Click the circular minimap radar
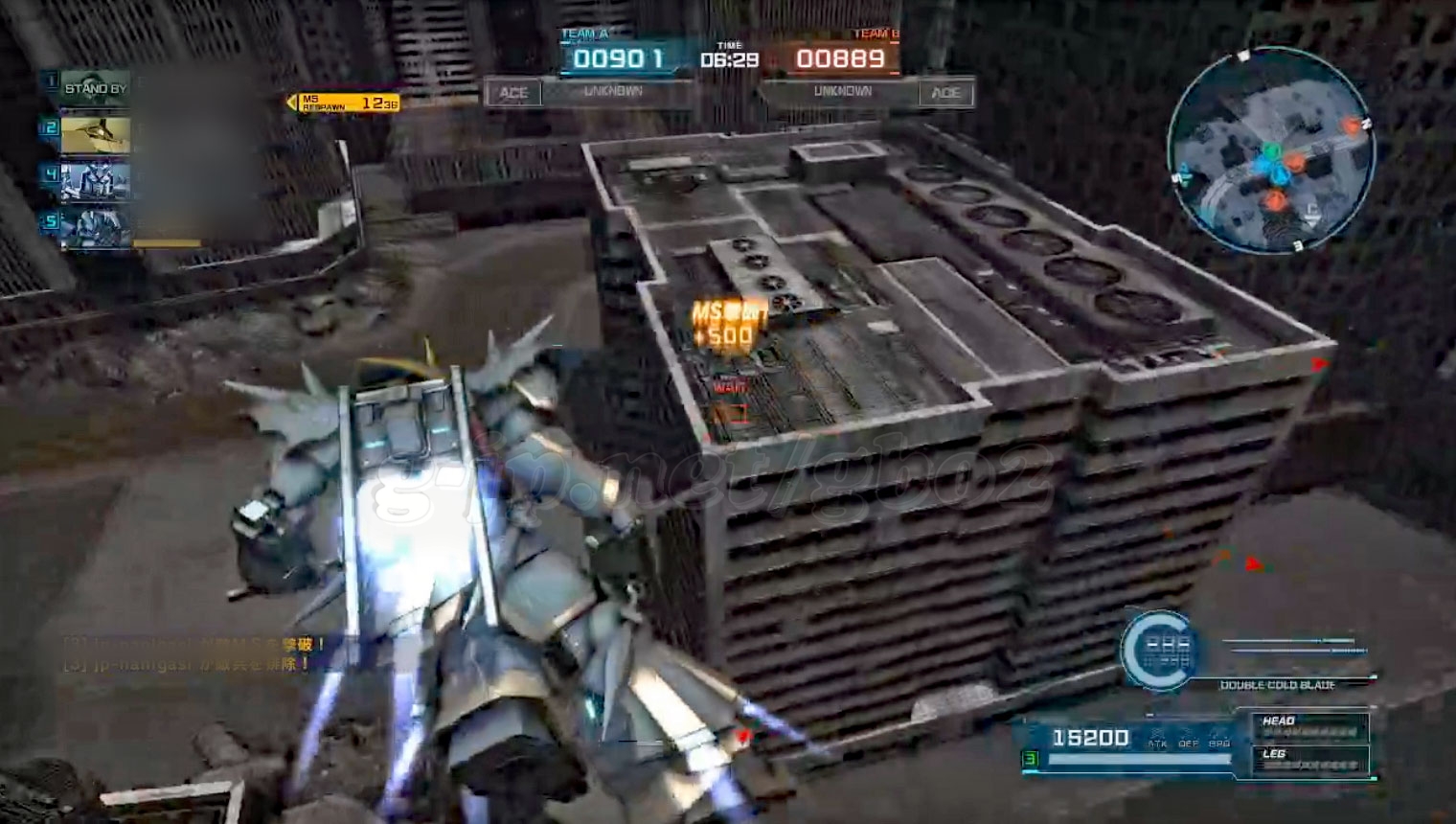 (x=1271, y=151)
